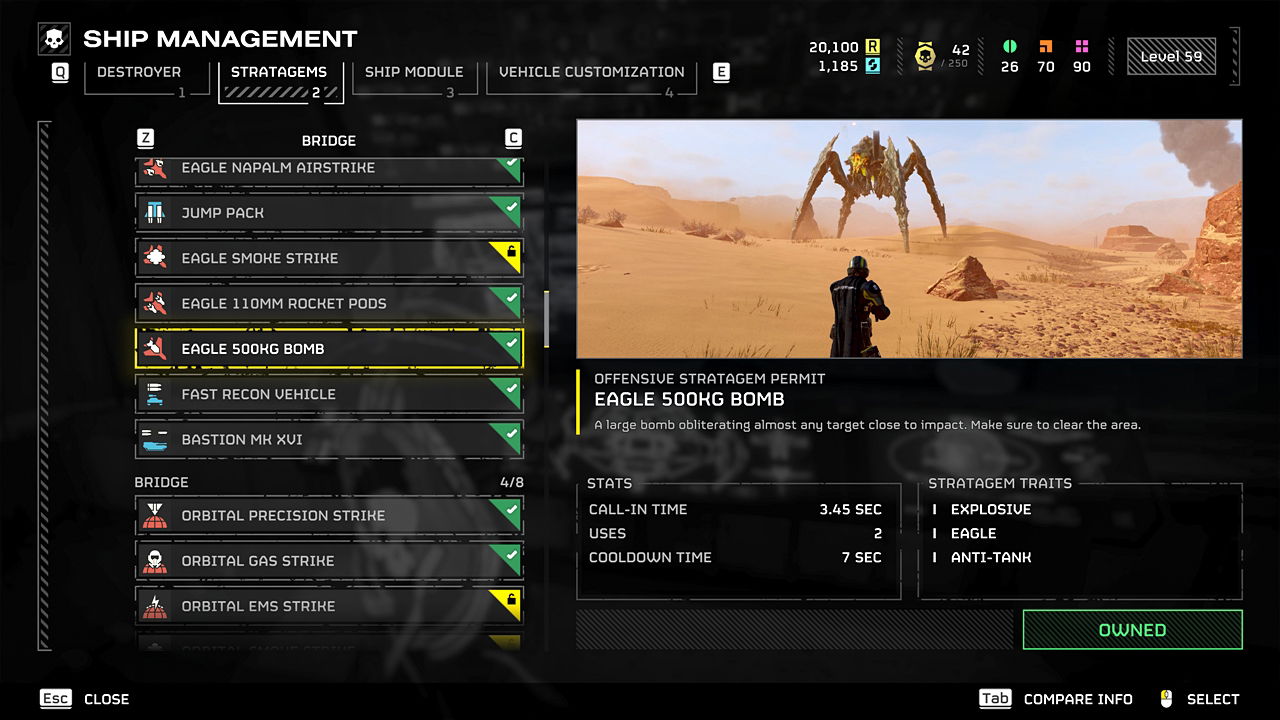1280x720 pixels.
Task: Show the Compare Info view
Action: 1056,699
